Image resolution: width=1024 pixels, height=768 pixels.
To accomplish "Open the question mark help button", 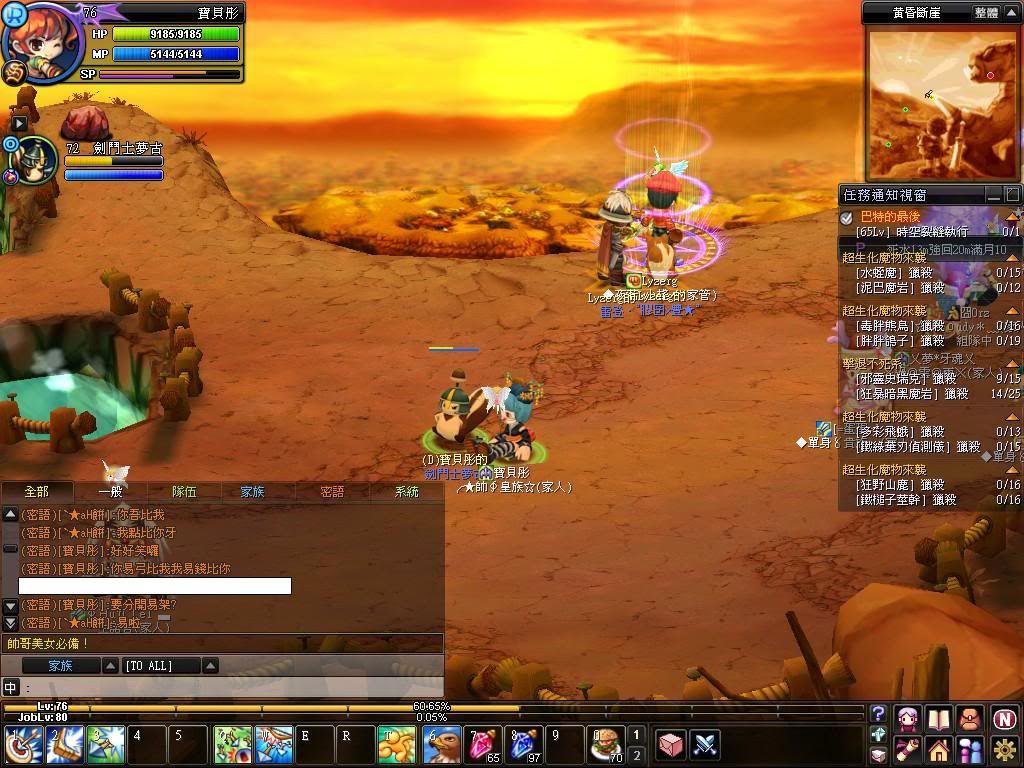I will pos(878,713).
